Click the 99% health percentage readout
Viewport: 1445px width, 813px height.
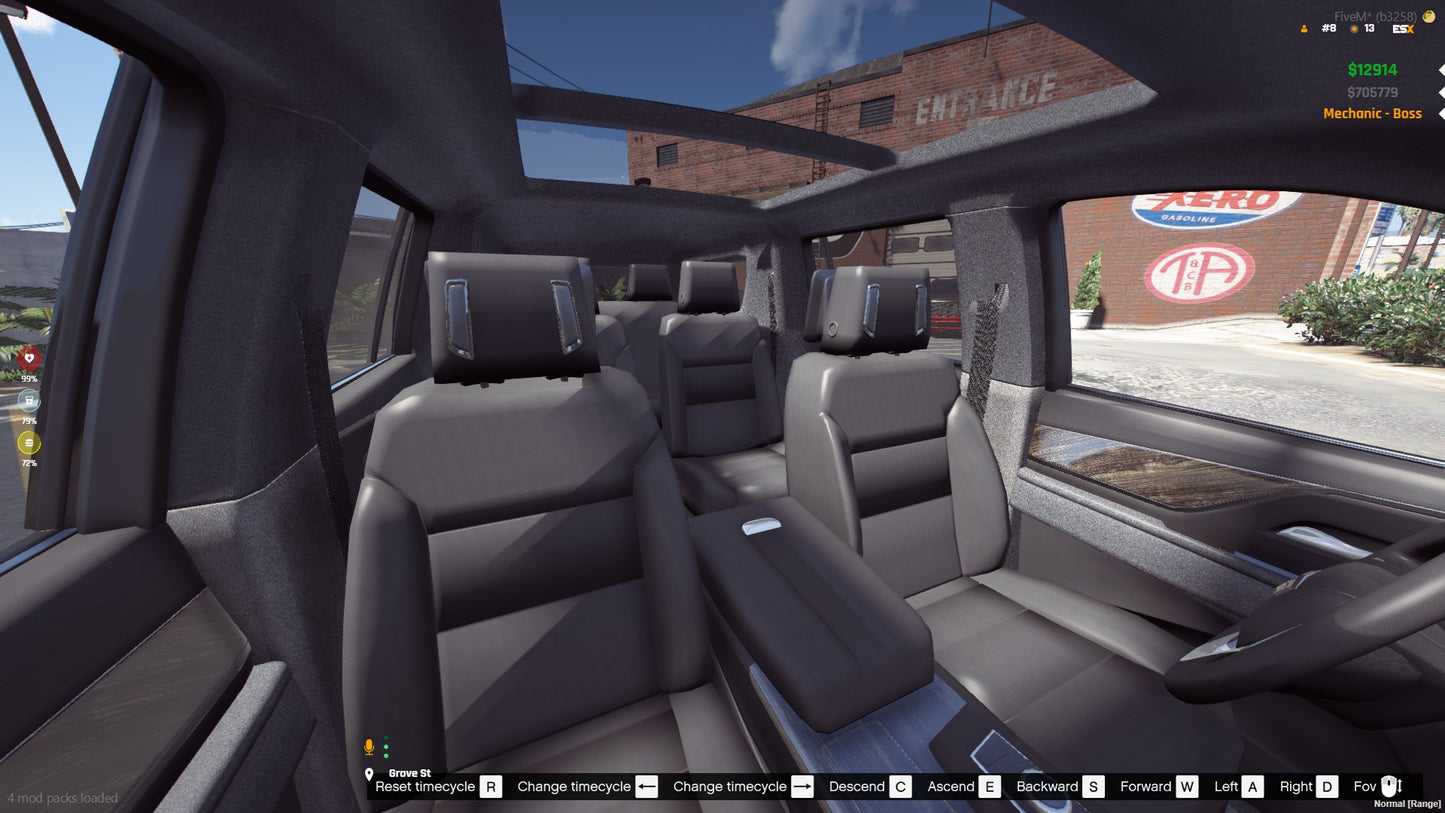pos(29,378)
